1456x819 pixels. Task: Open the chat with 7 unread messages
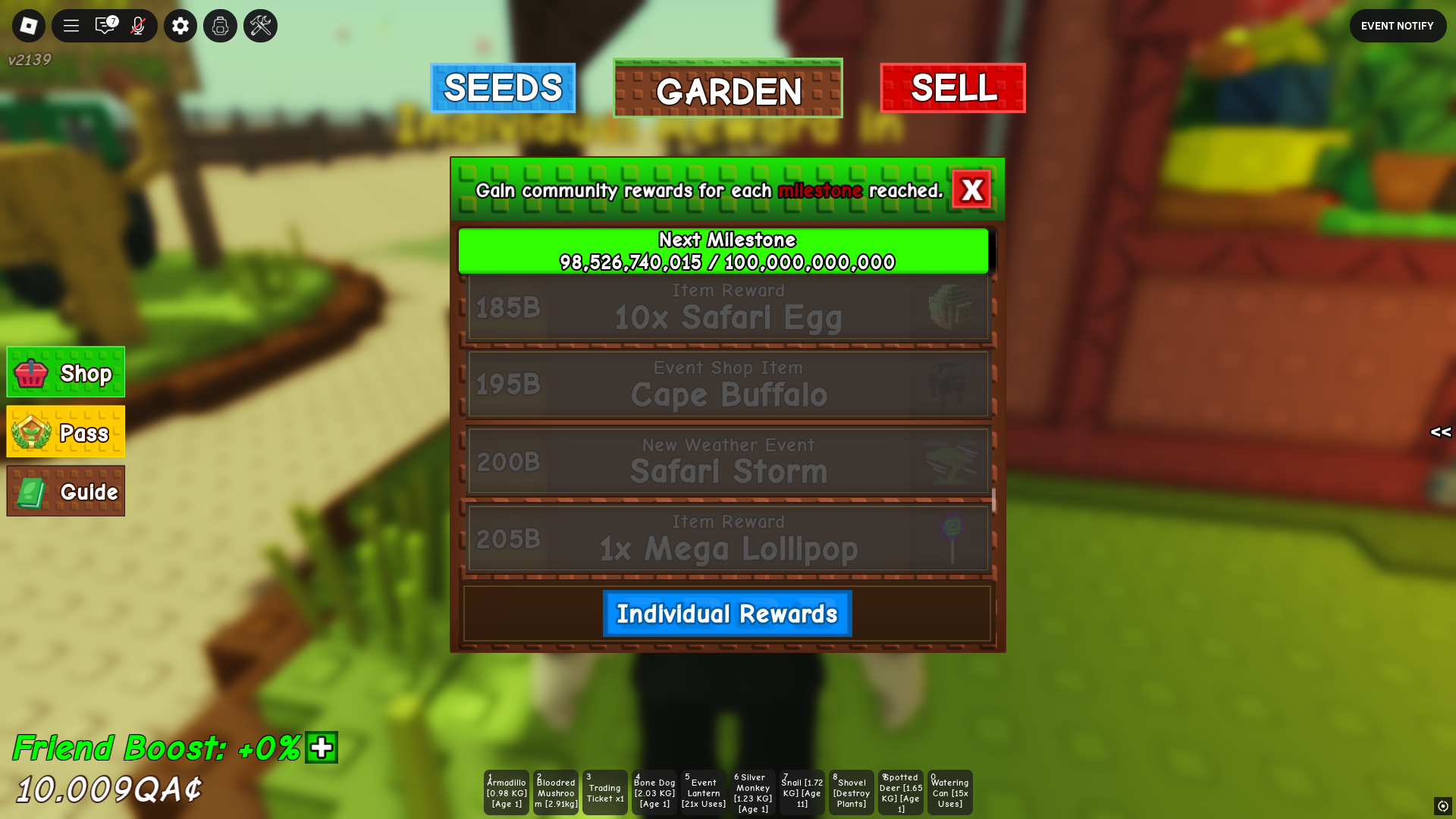[x=105, y=25]
